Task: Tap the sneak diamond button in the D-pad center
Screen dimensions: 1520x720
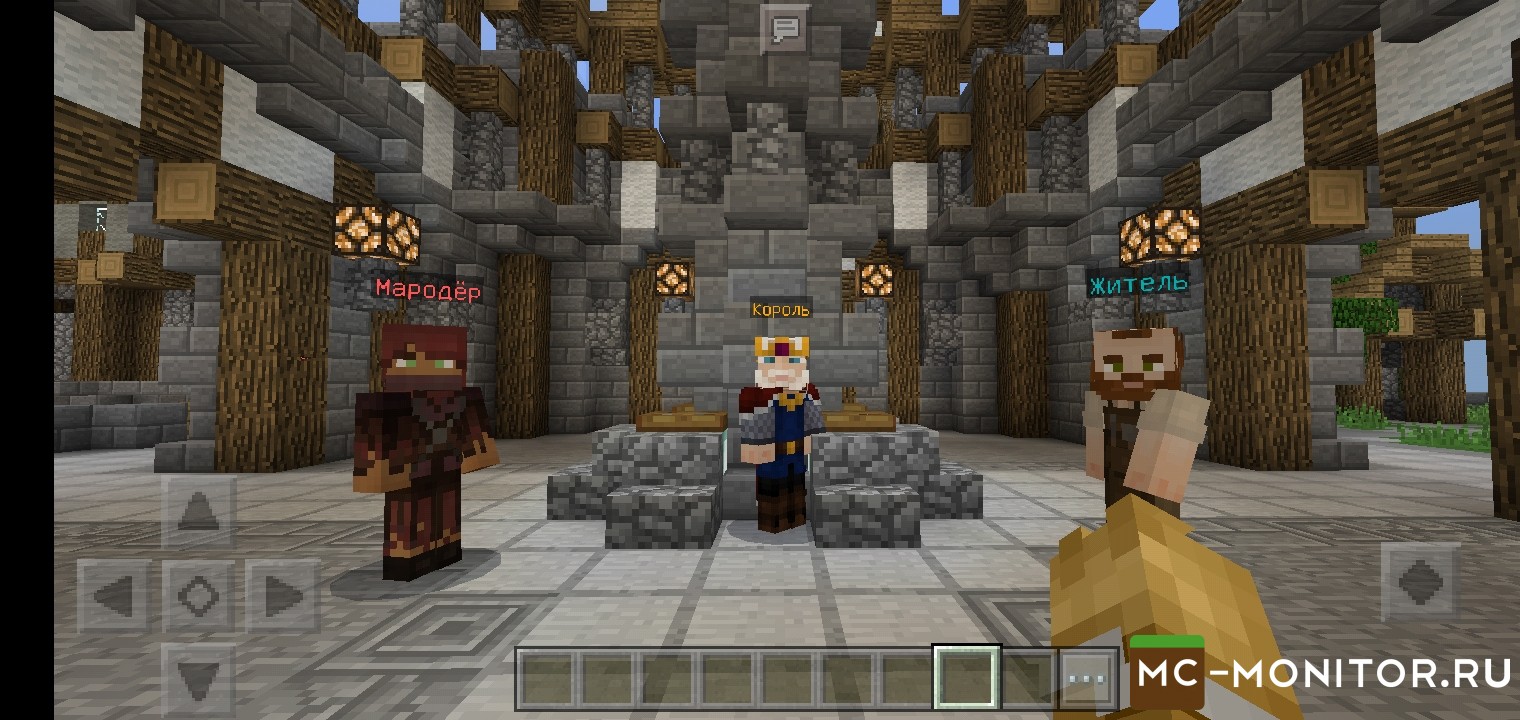Action: pyautogui.click(x=198, y=596)
